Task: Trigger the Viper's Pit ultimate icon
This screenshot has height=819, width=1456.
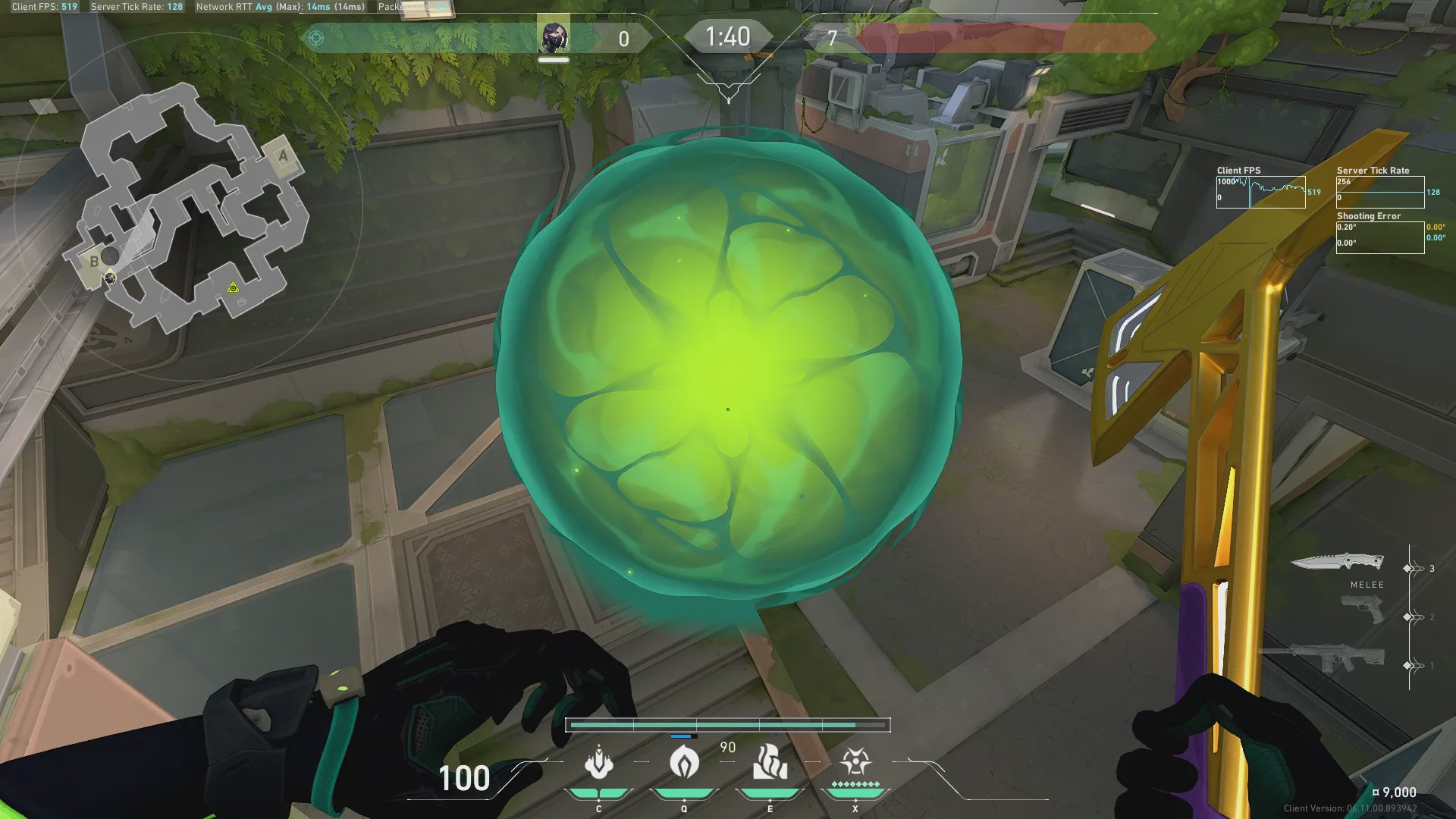Action: click(x=855, y=762)
